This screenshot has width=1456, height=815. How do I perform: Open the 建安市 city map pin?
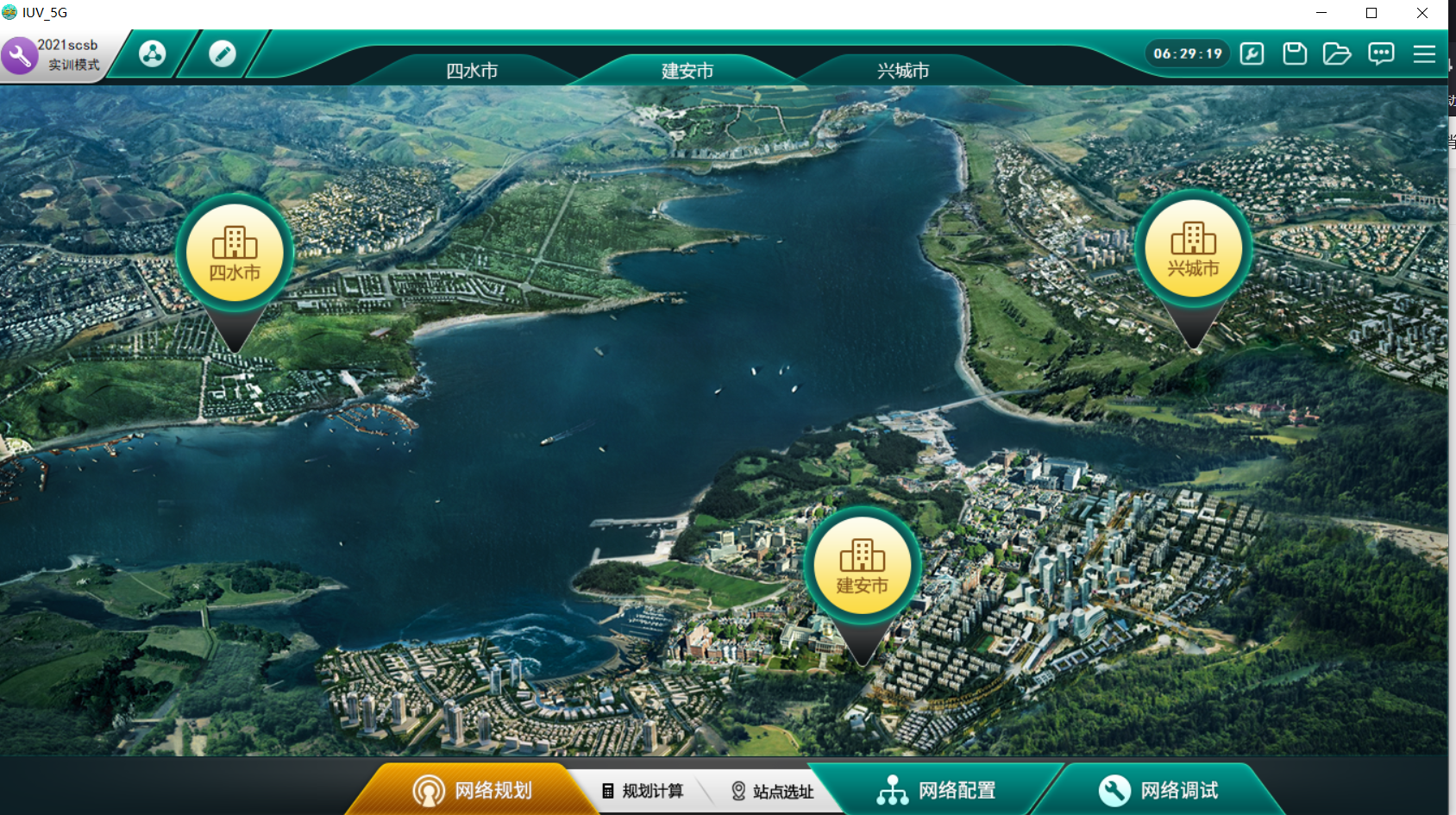click(862, 565)
